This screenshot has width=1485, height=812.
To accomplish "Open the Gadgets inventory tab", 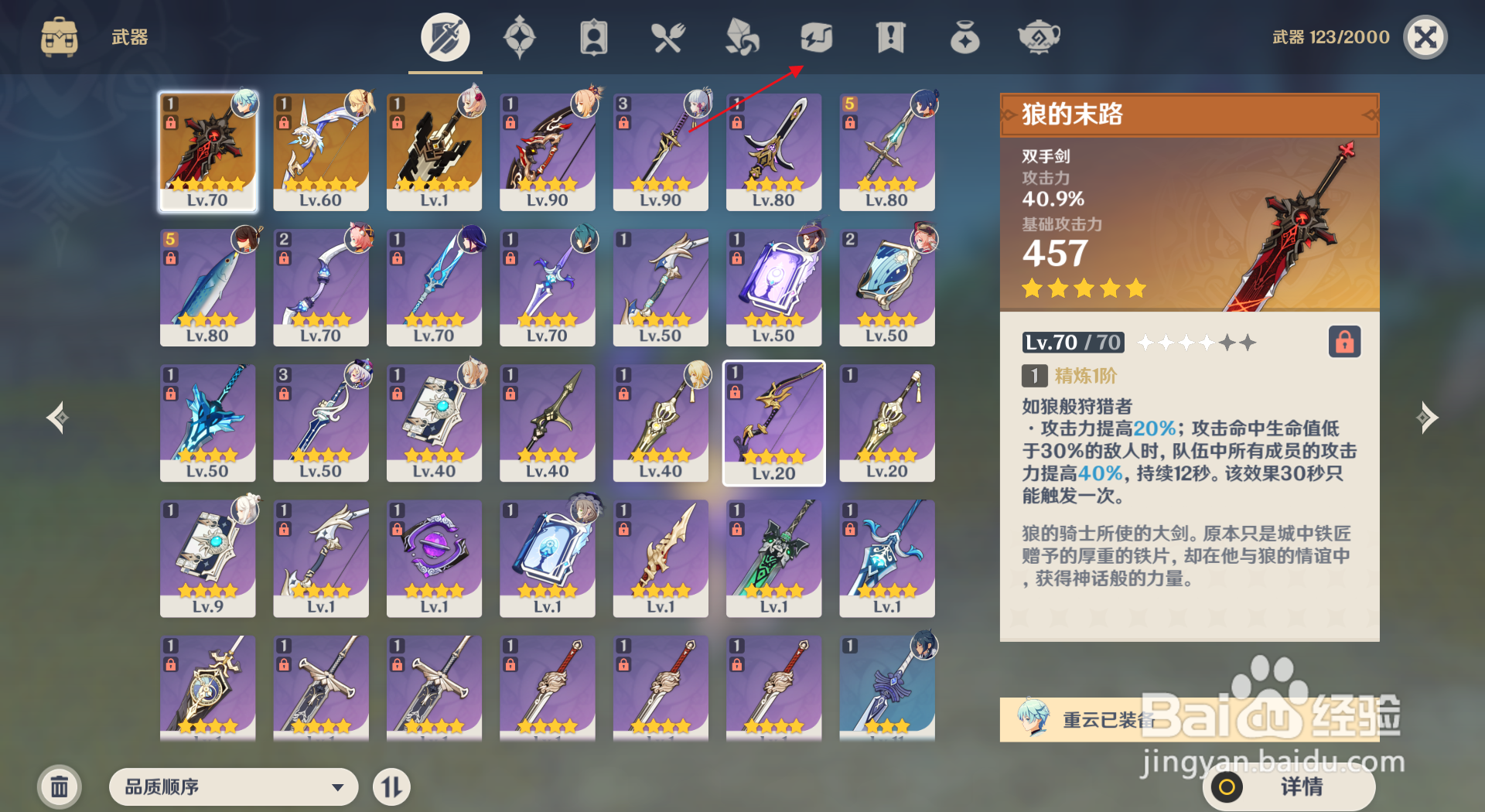I will (x=816, y=36).
